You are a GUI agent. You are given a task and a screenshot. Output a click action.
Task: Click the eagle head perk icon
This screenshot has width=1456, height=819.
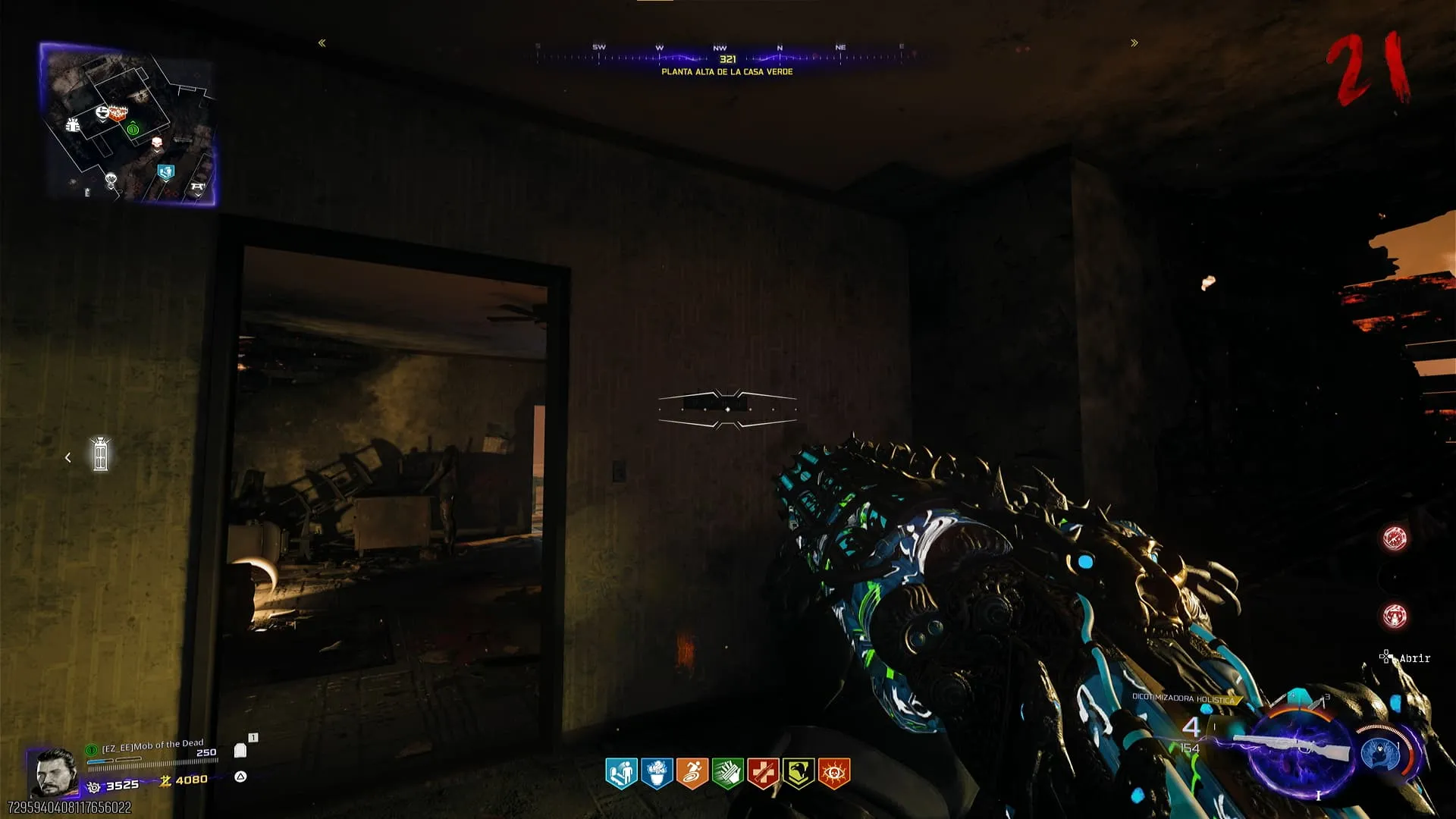[x=798, y=773]
